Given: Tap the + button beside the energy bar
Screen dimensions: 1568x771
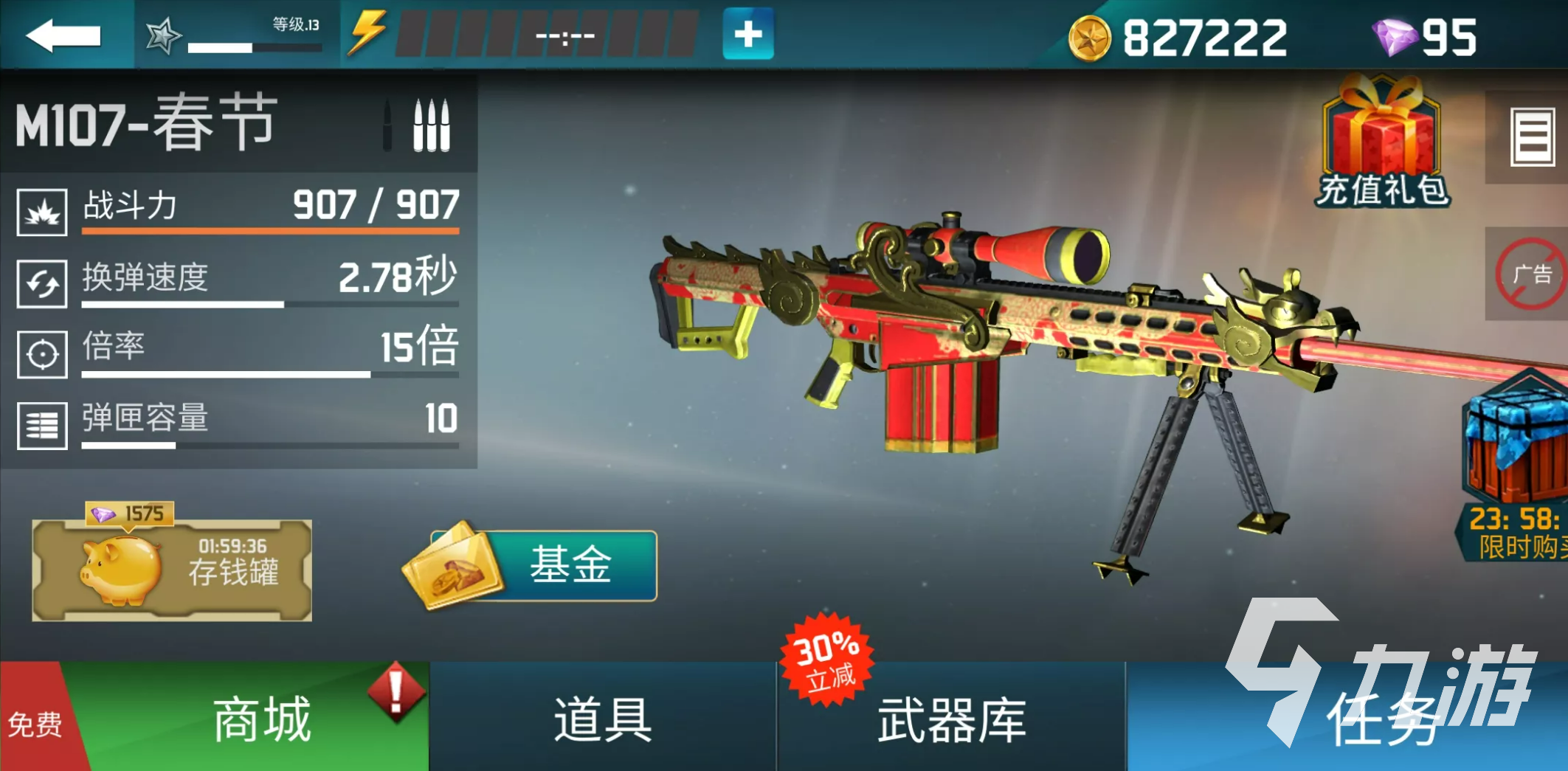Looking at the screenshot, I should click(x=747, y=33).
